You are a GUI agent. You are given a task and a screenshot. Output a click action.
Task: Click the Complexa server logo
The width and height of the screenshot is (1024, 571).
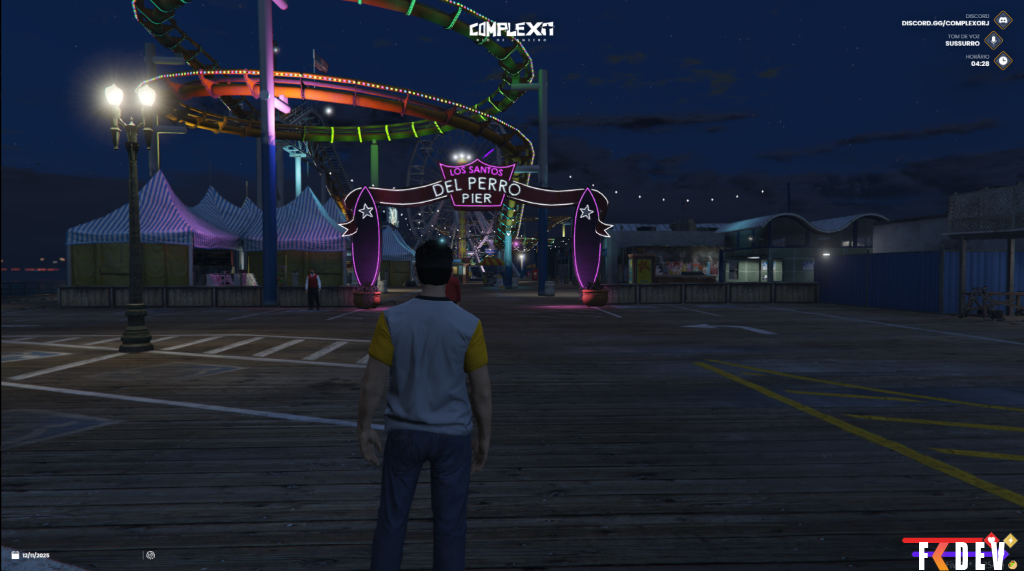tap(511, 30)
